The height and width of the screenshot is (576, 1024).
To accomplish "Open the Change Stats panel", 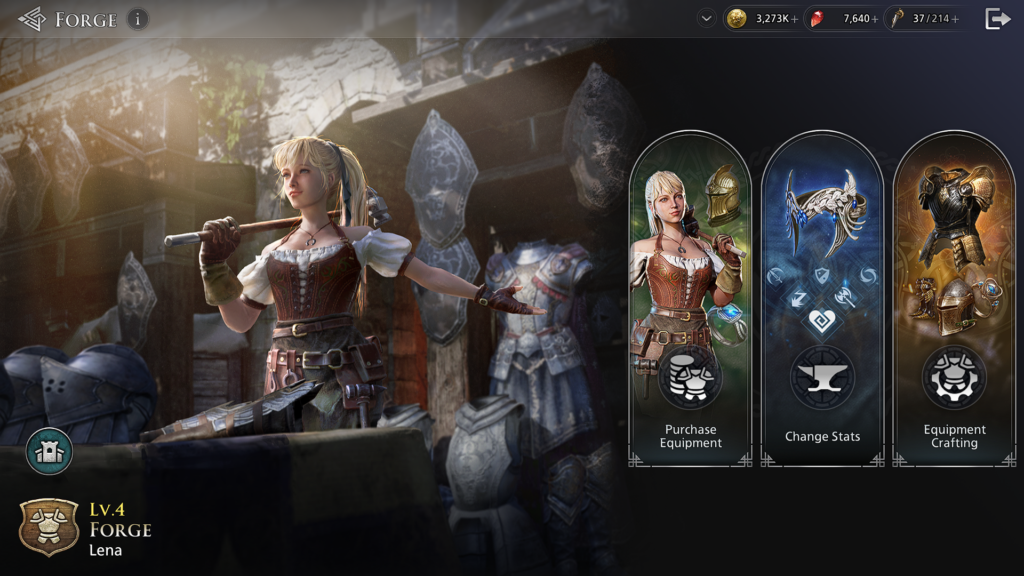I will coord(822,300).
